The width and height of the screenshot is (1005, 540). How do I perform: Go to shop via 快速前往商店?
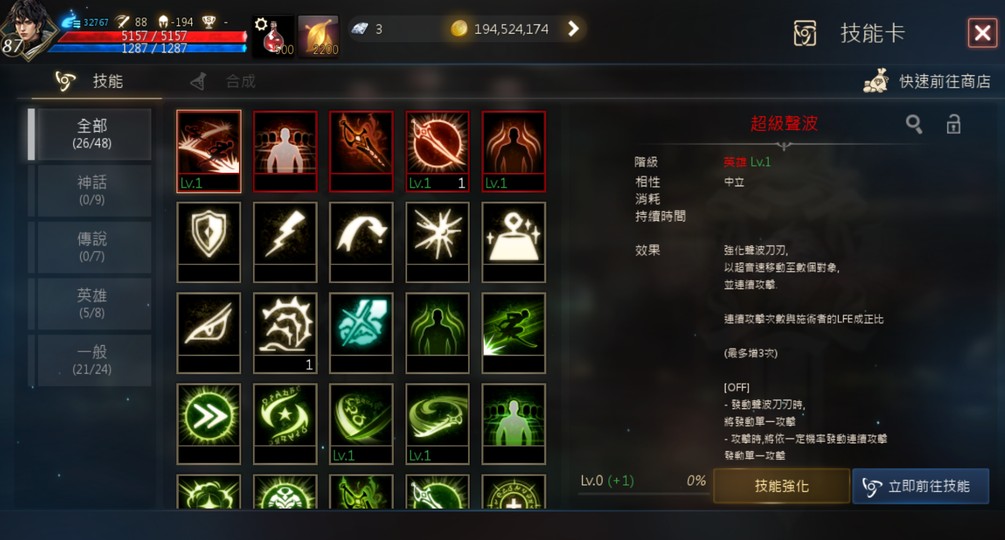tap(929, 82)
